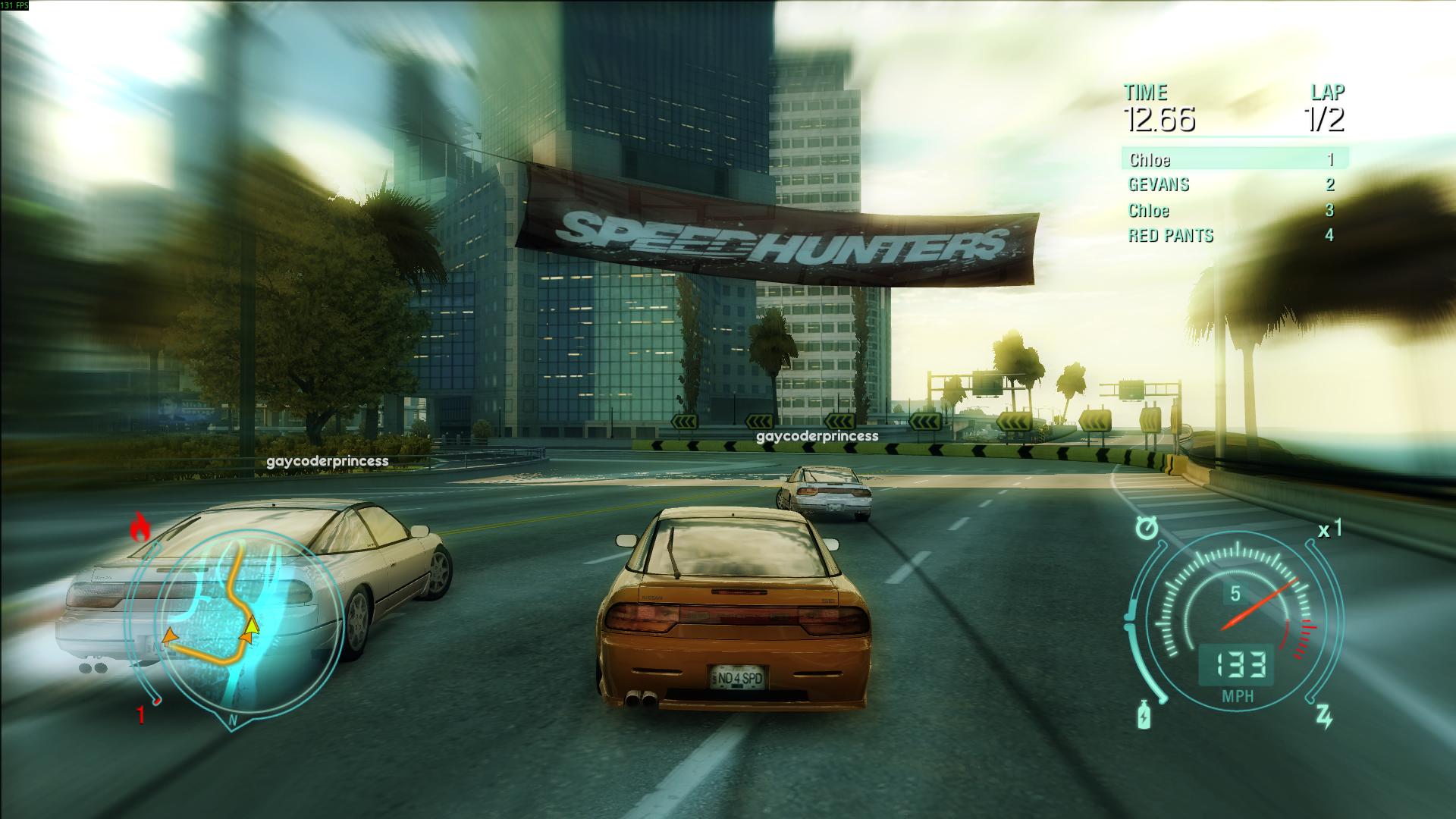This screenshot has height=819, width=1456.
Task: Select the LAP counter header
Action: pos(1326,93)
